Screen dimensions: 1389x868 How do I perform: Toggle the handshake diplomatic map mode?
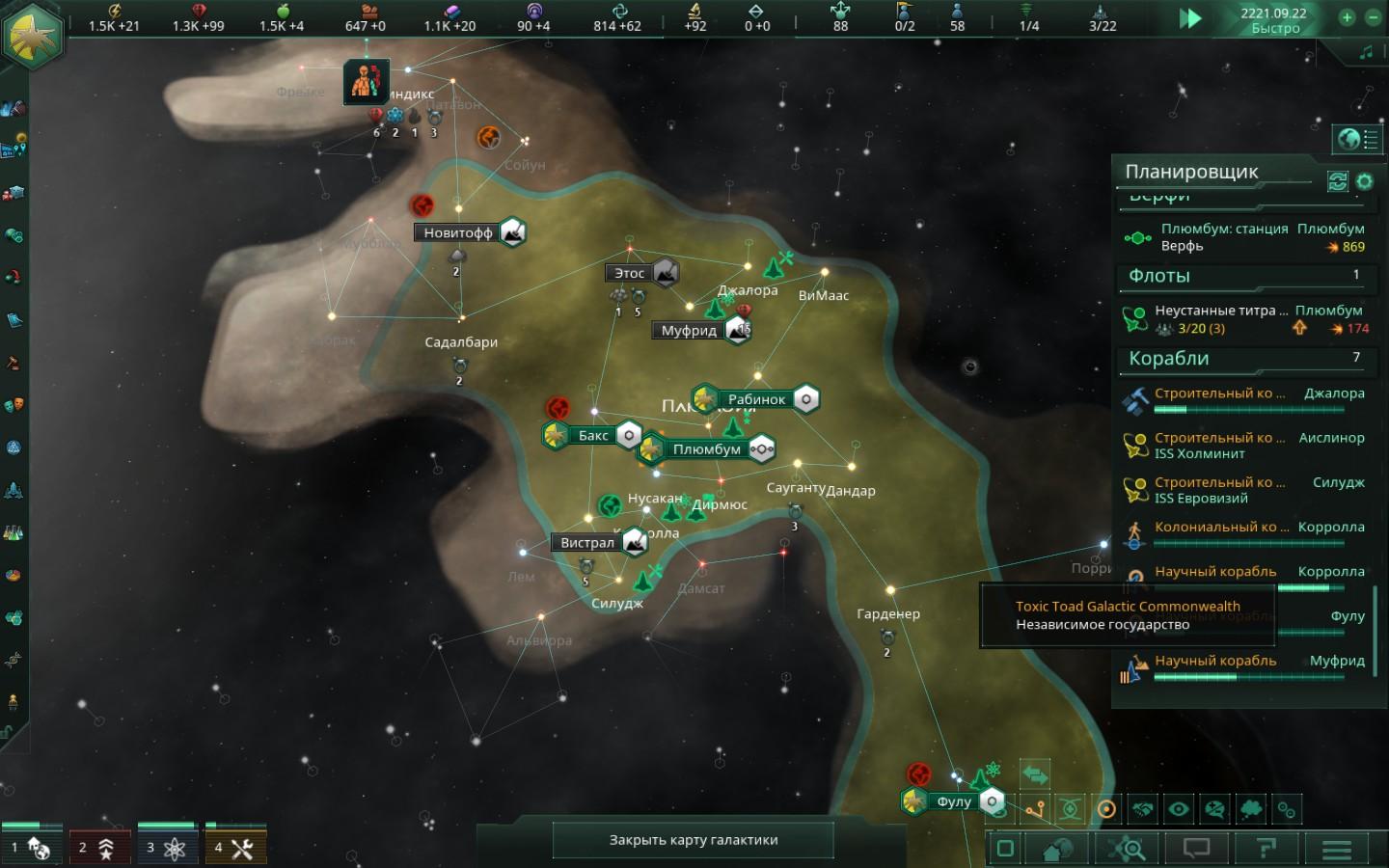tap(1143, 809)
